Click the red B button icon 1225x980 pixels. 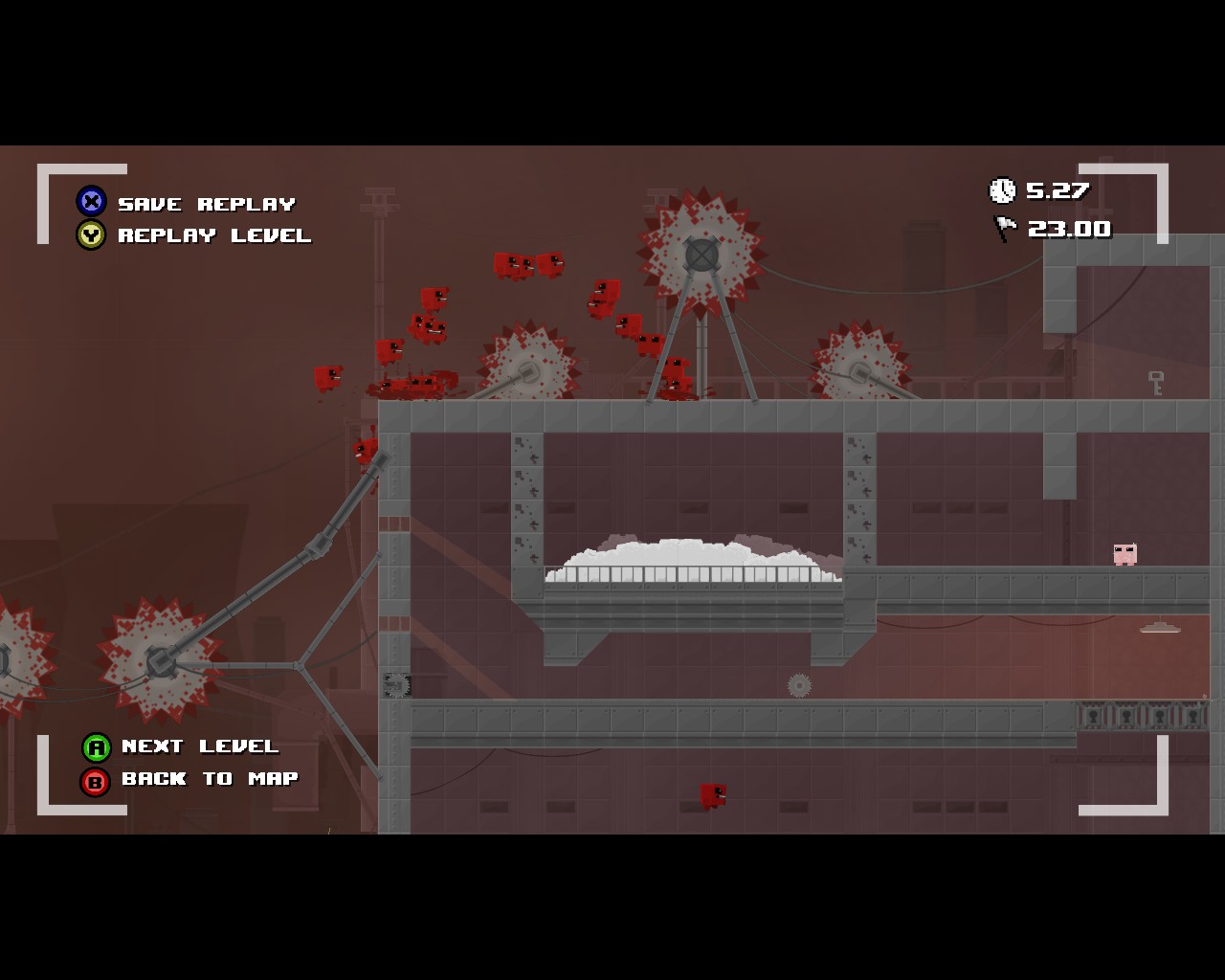(96, 780)
